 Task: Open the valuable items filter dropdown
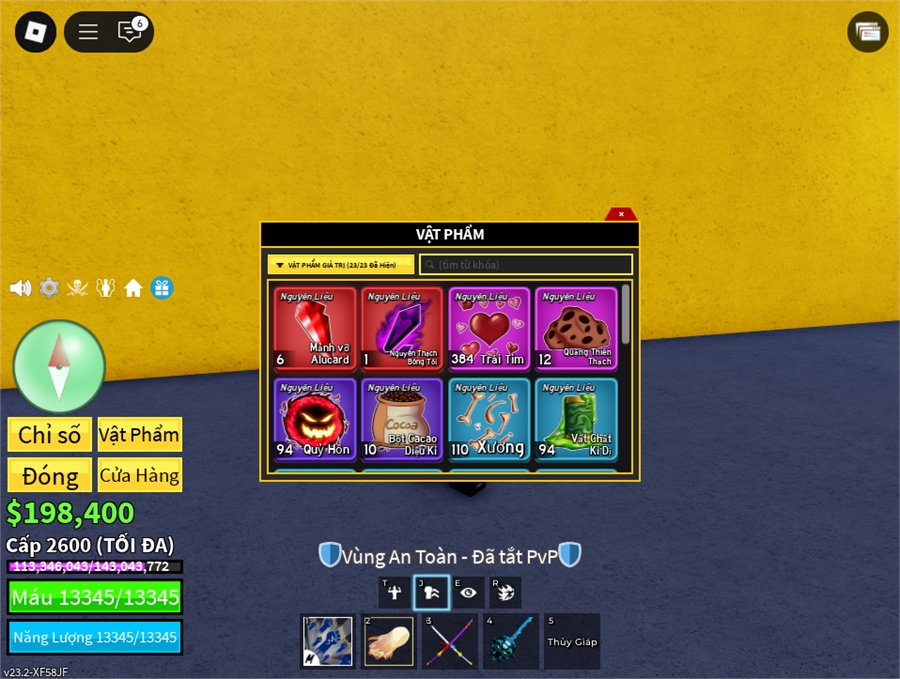point(340,265)
